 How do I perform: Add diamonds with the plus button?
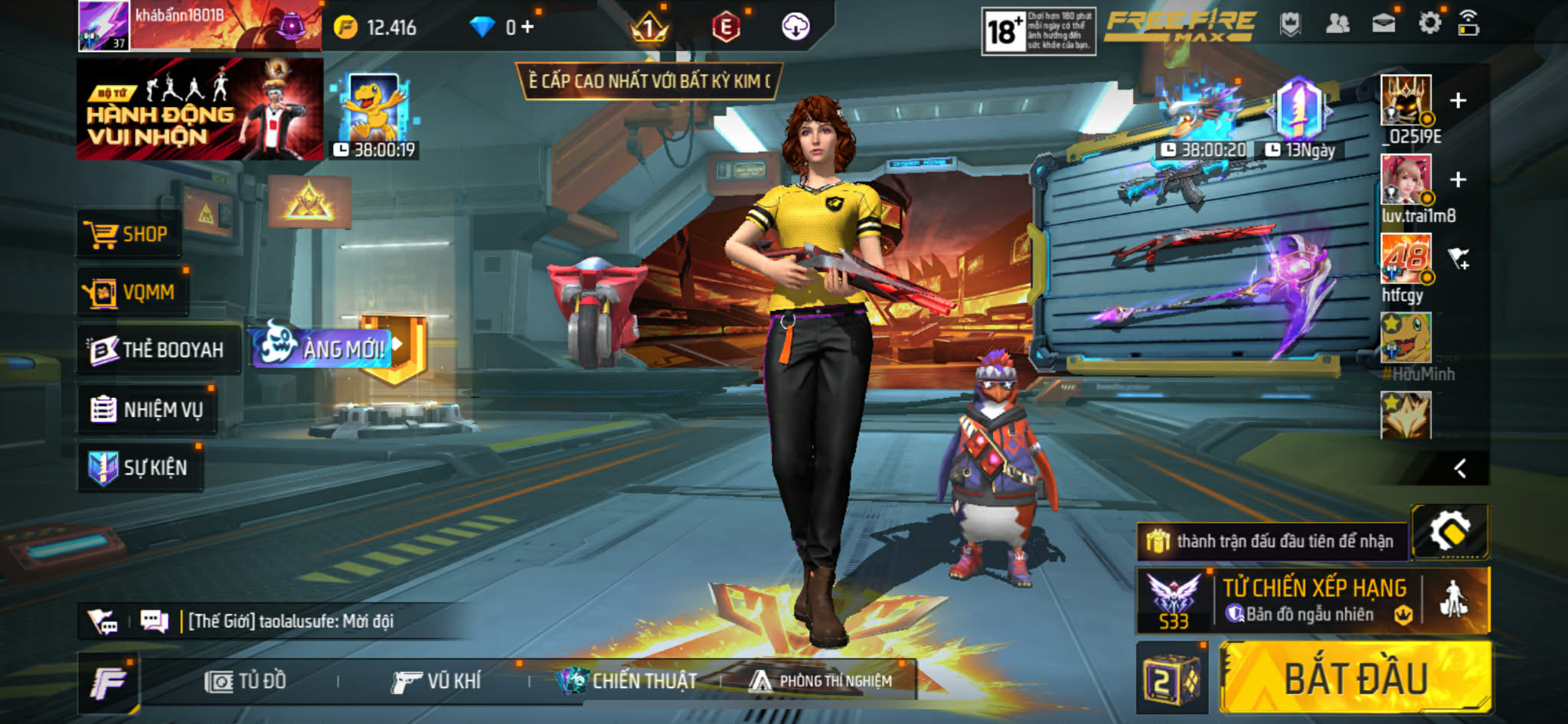pyautogui.click(x=528, y=28)
